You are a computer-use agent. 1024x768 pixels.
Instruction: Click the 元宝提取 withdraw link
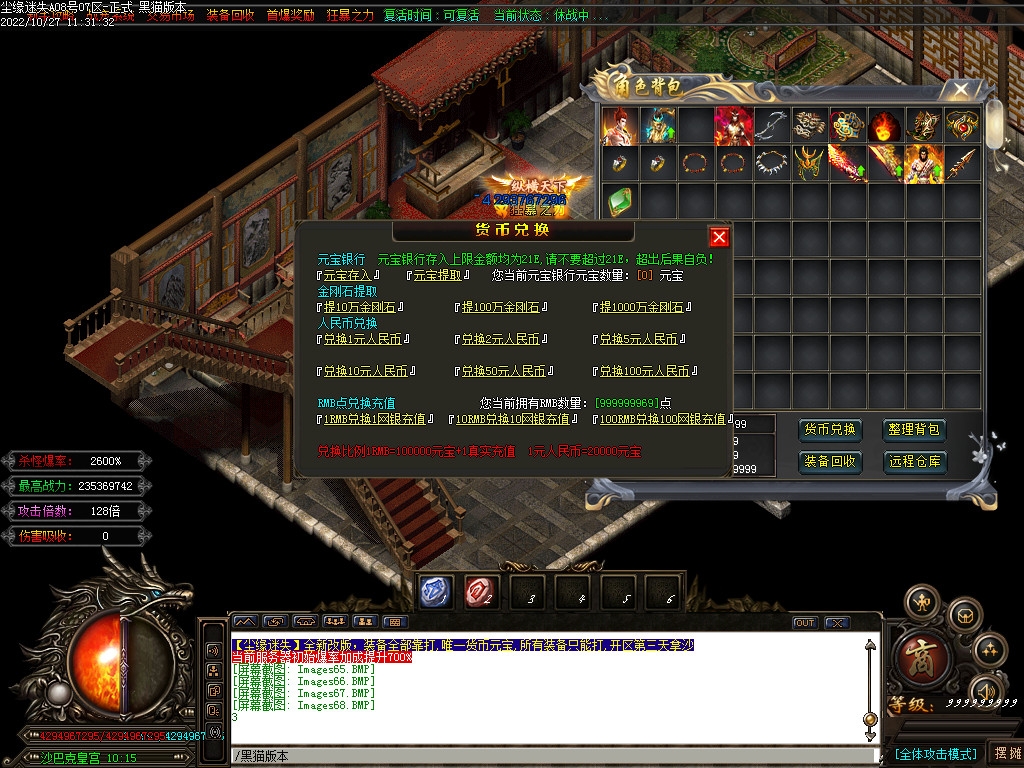[437, 275]
